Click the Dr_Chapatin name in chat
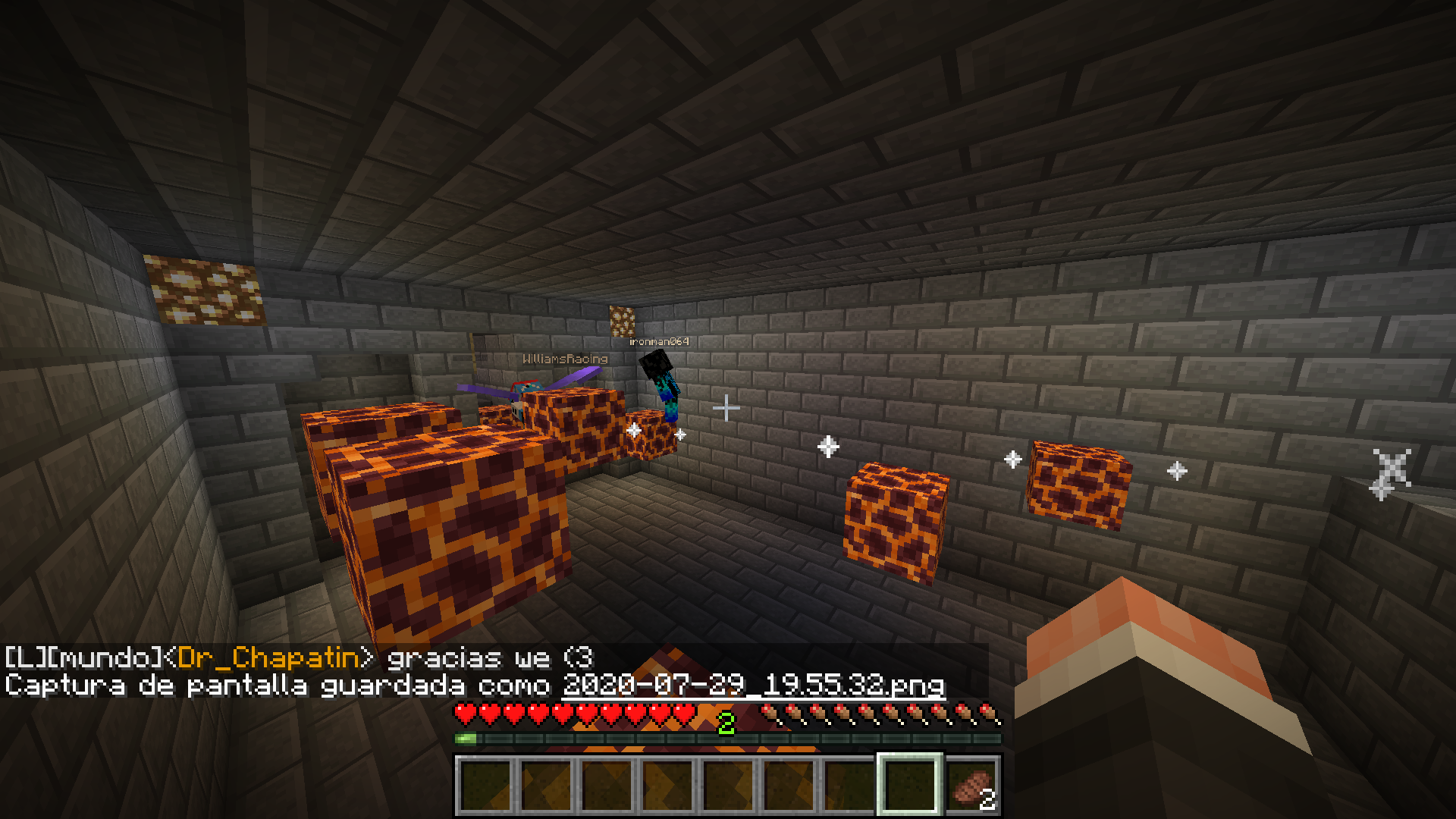Image resolution: width=1456 pixels, height=819 pixels. tap(268, 657)
